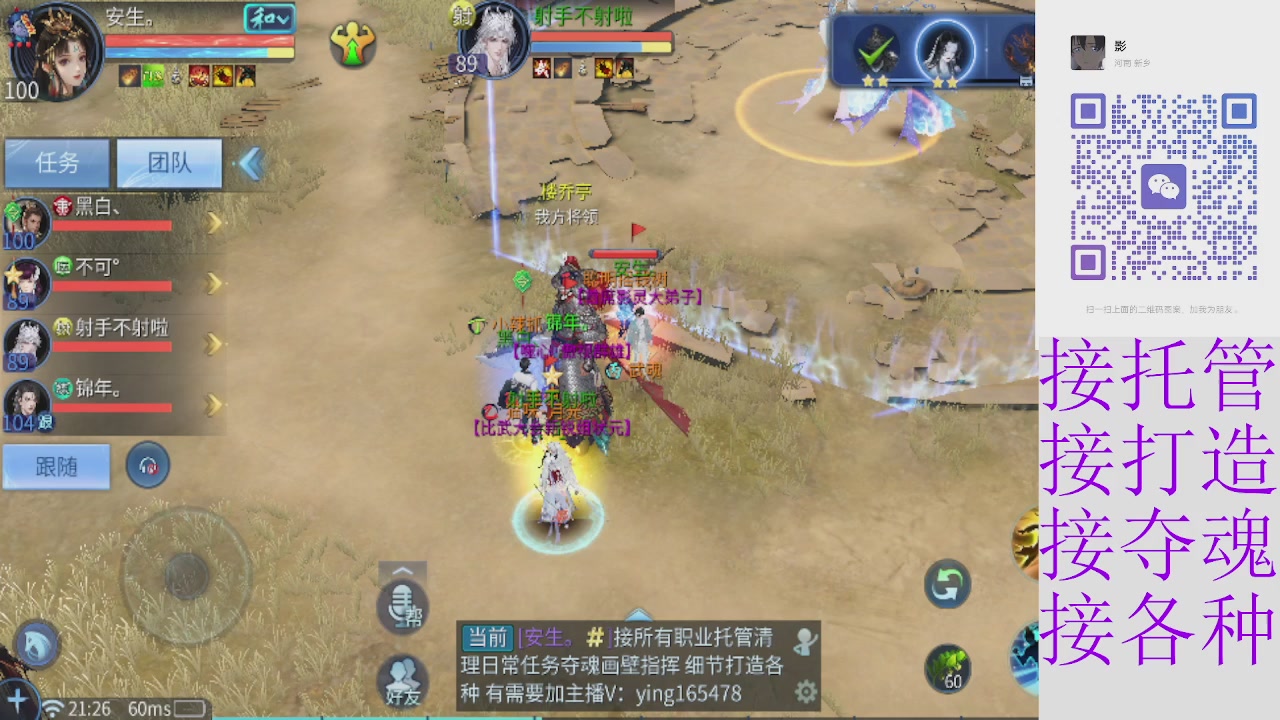Viewport: 1280px width, 720px height.
Task: Tap your avatar portrait of 安生。
Action: tap(55, 50)
